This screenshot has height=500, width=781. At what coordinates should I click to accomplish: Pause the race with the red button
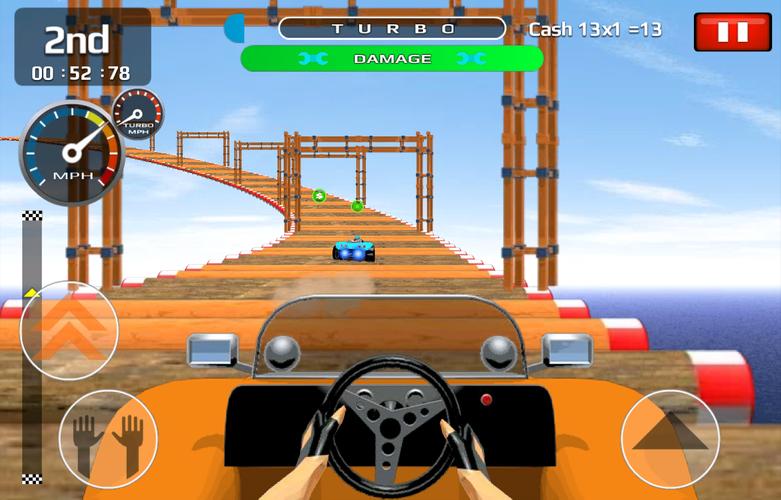(732, 31)
